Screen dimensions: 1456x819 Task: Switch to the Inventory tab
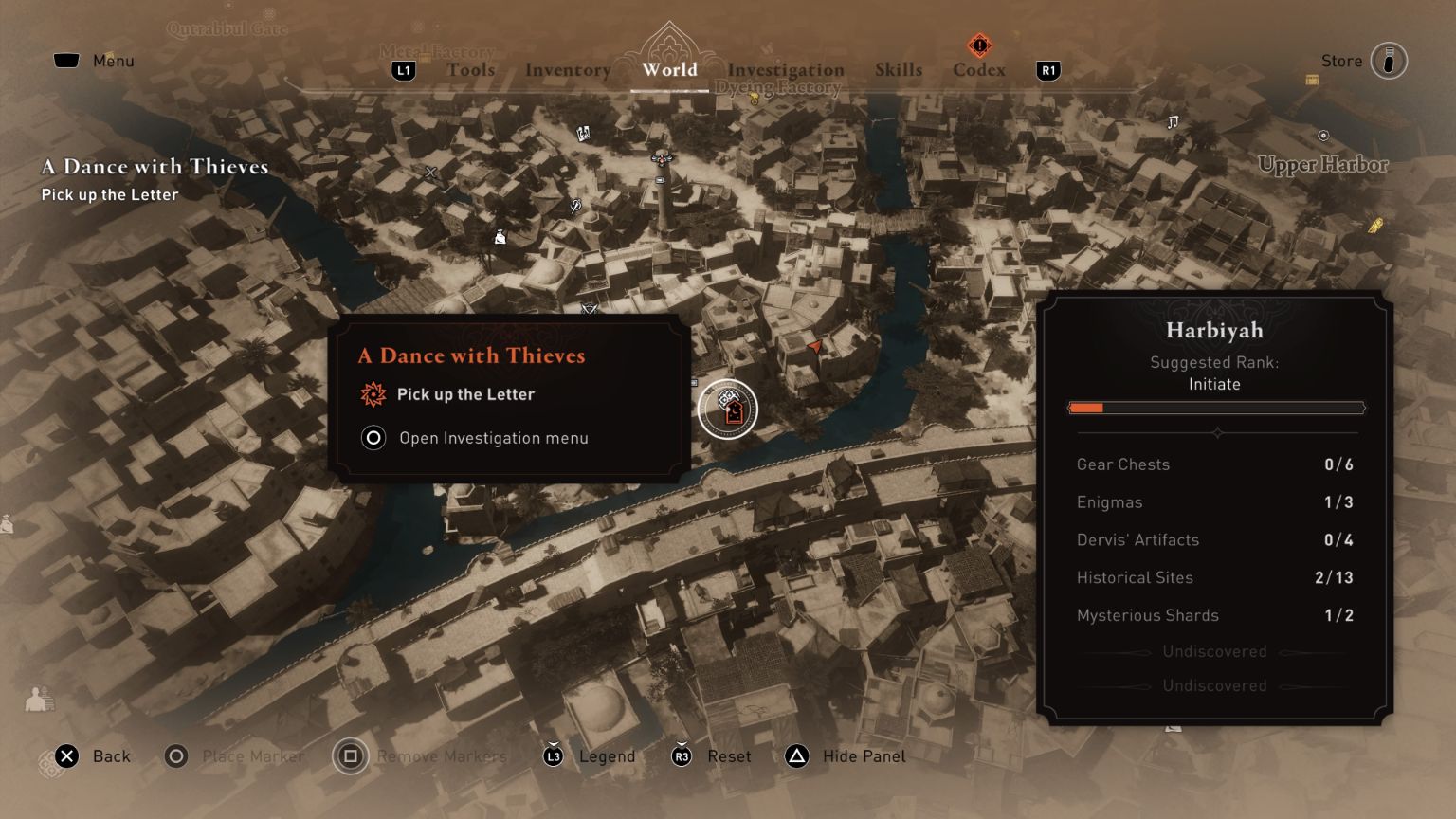click(567, 69)
